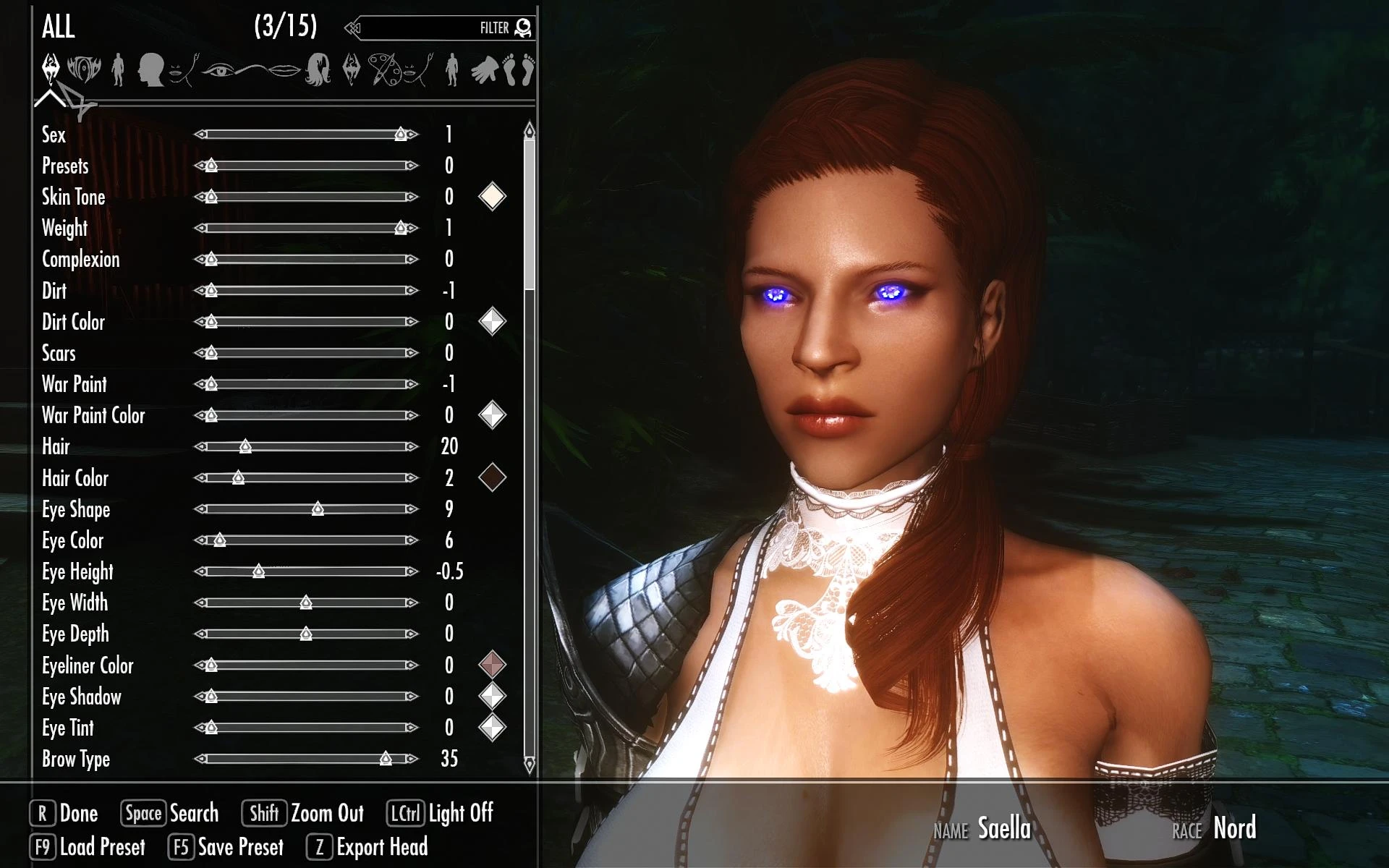
Task: Select the footprints feet category tab
Action: coord(519,71)
